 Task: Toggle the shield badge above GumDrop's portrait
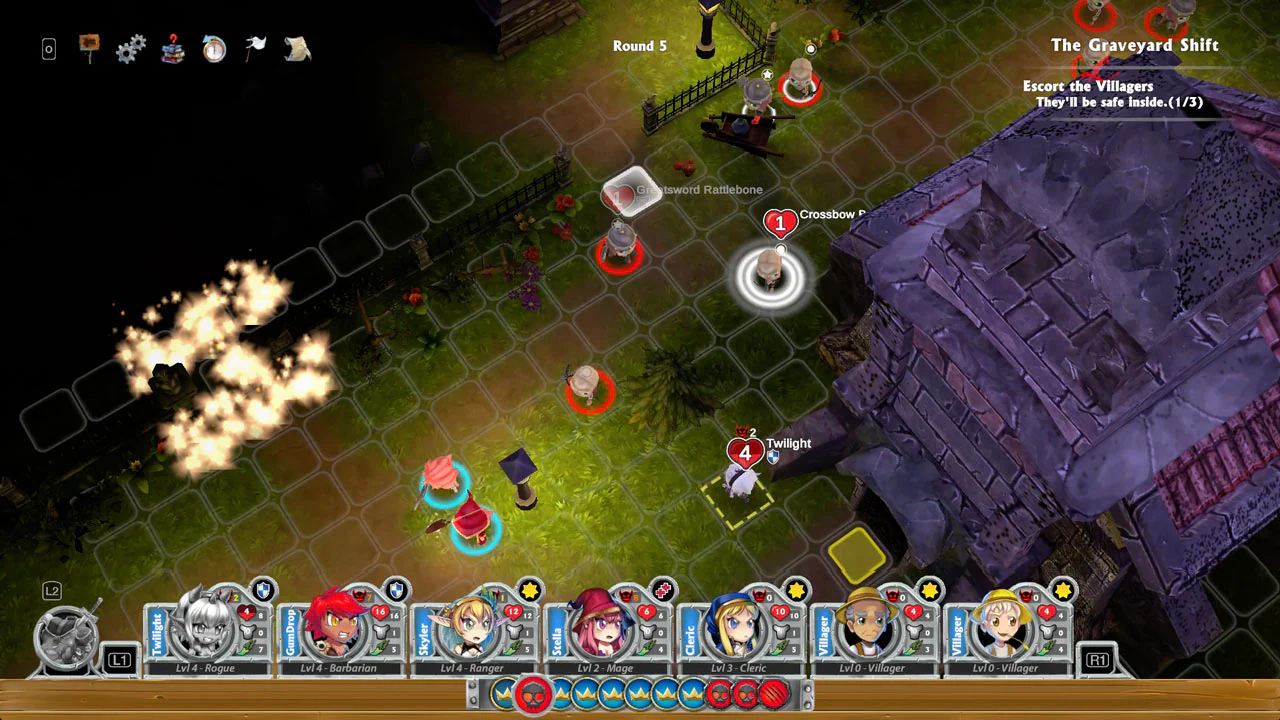[395, 590]
